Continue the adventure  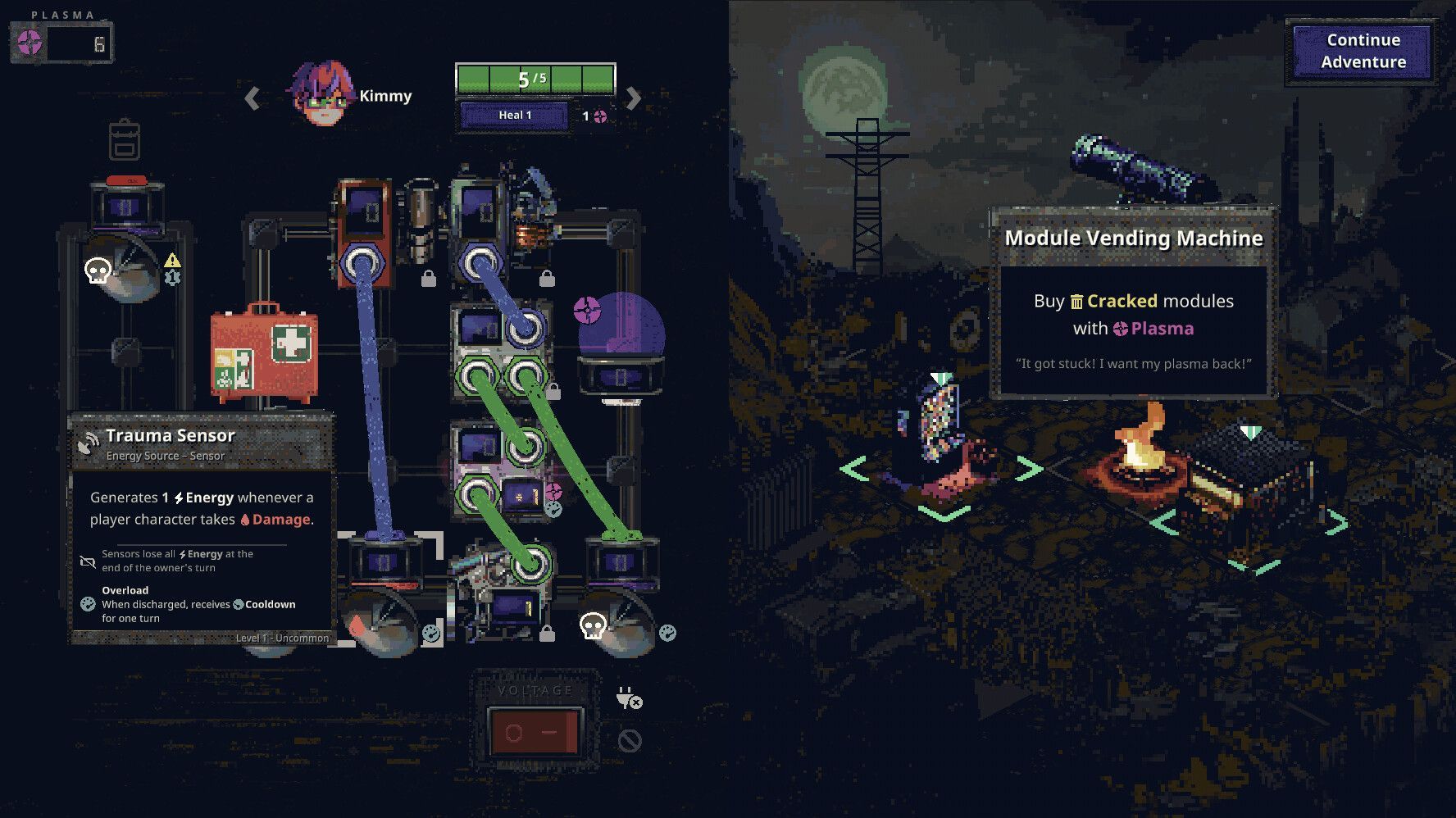(x=1363, y=52)
